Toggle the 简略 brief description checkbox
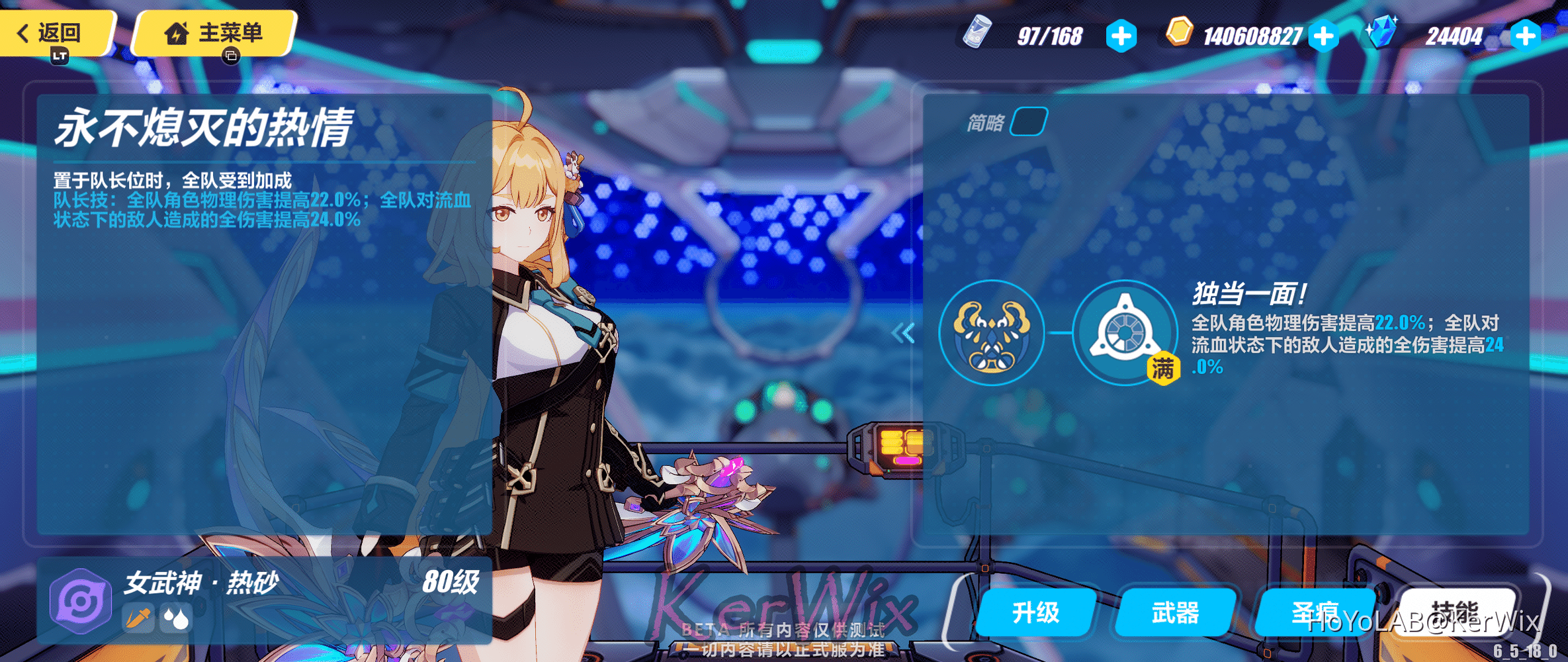Viewport: 1568px width, 662px height. [1028, 122]
